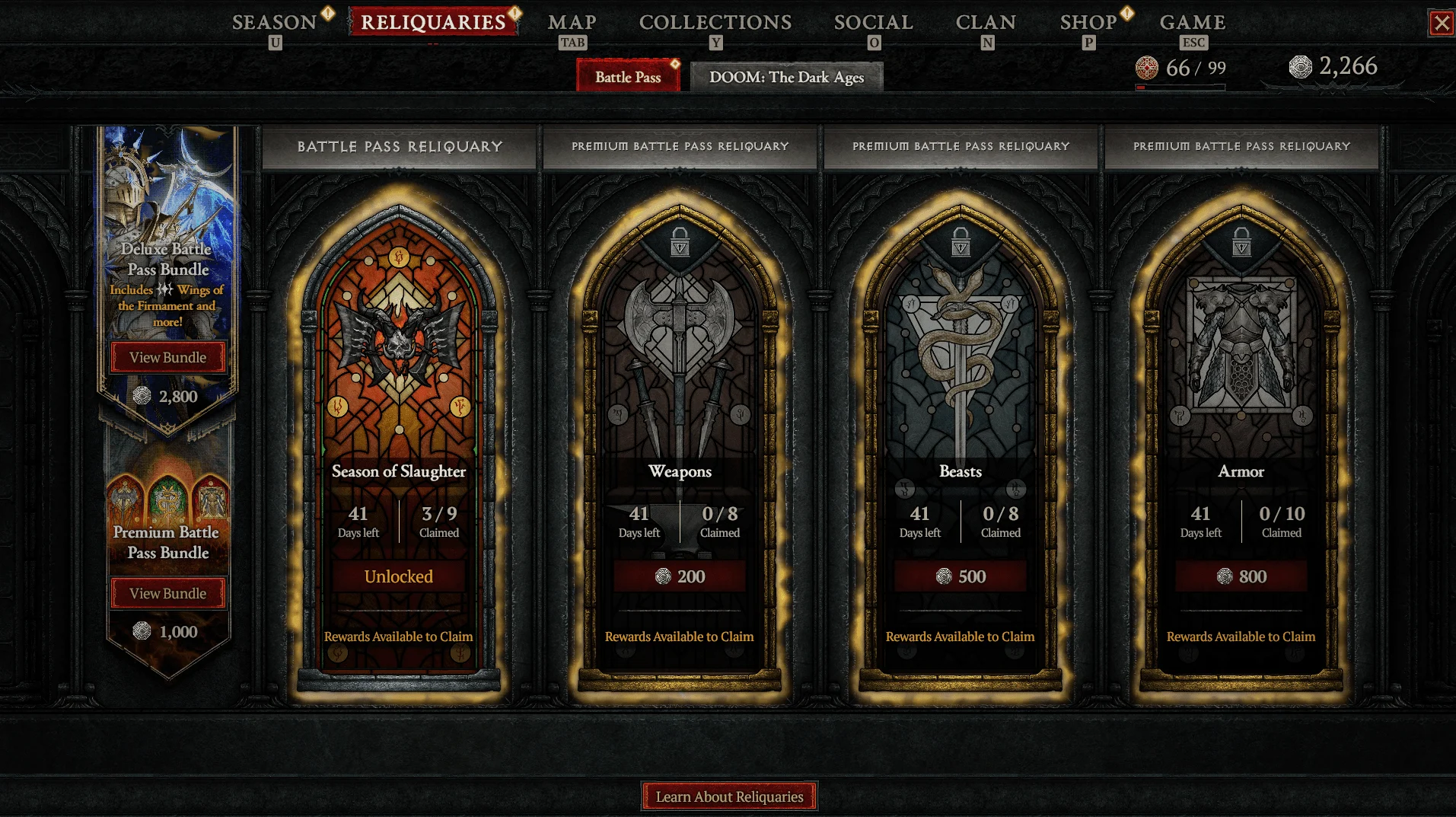Image resolution: width=1456 pixels, height=817 pixels.
Task: Open the Season tab
Action: 274,23
